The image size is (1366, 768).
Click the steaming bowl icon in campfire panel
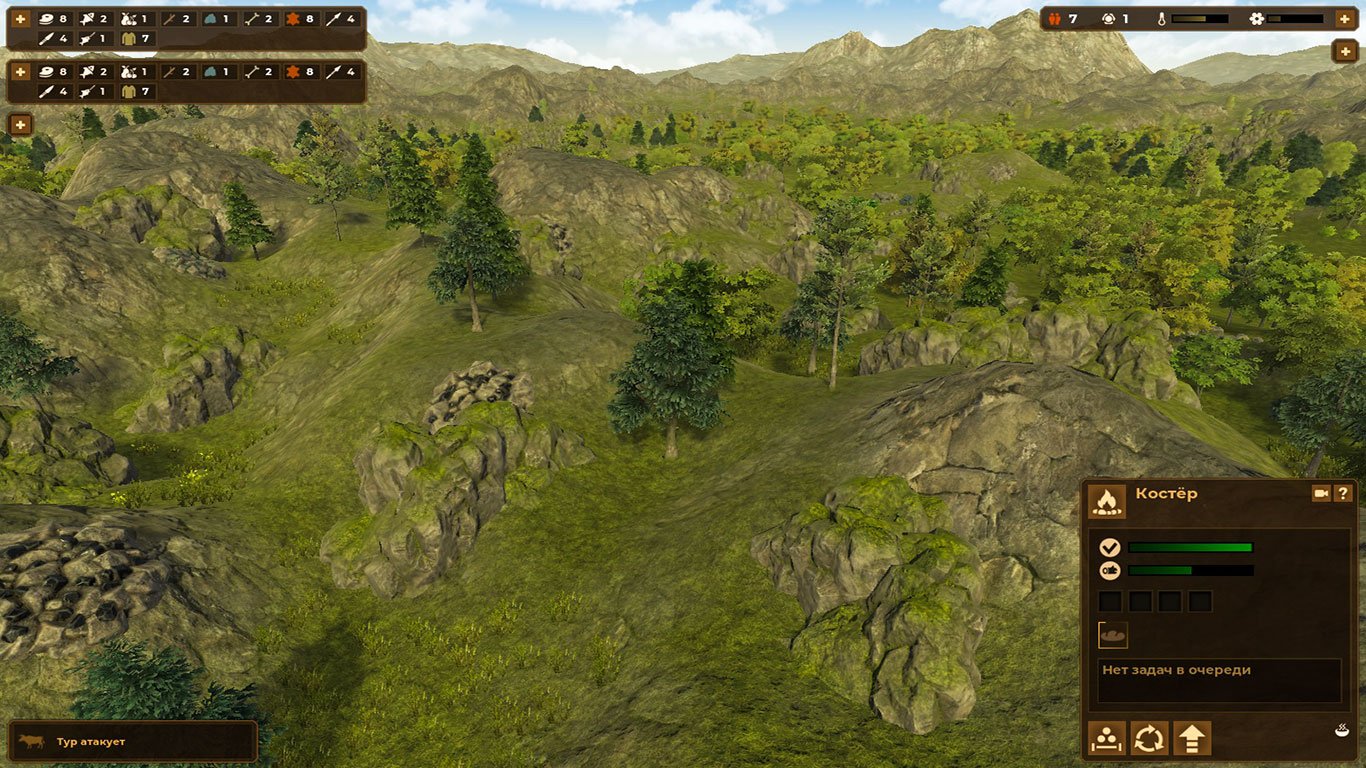click(x=1341, y=730)
